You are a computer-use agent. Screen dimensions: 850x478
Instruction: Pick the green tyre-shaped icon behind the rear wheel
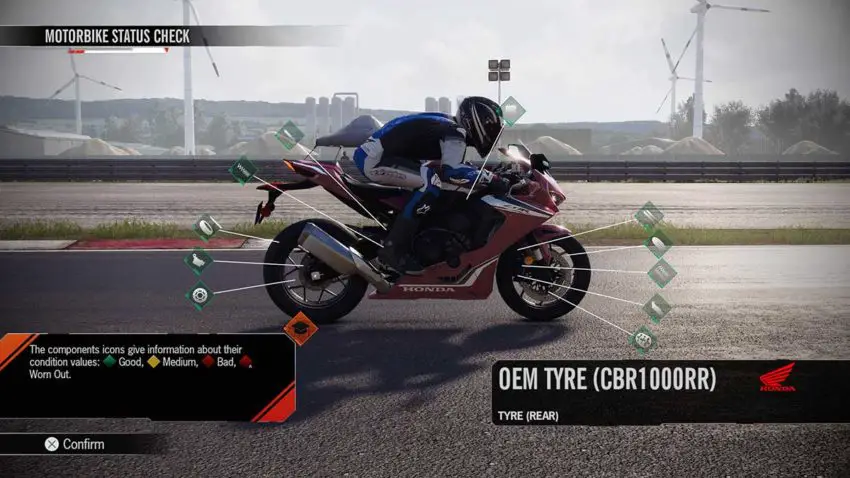[206, 228]
